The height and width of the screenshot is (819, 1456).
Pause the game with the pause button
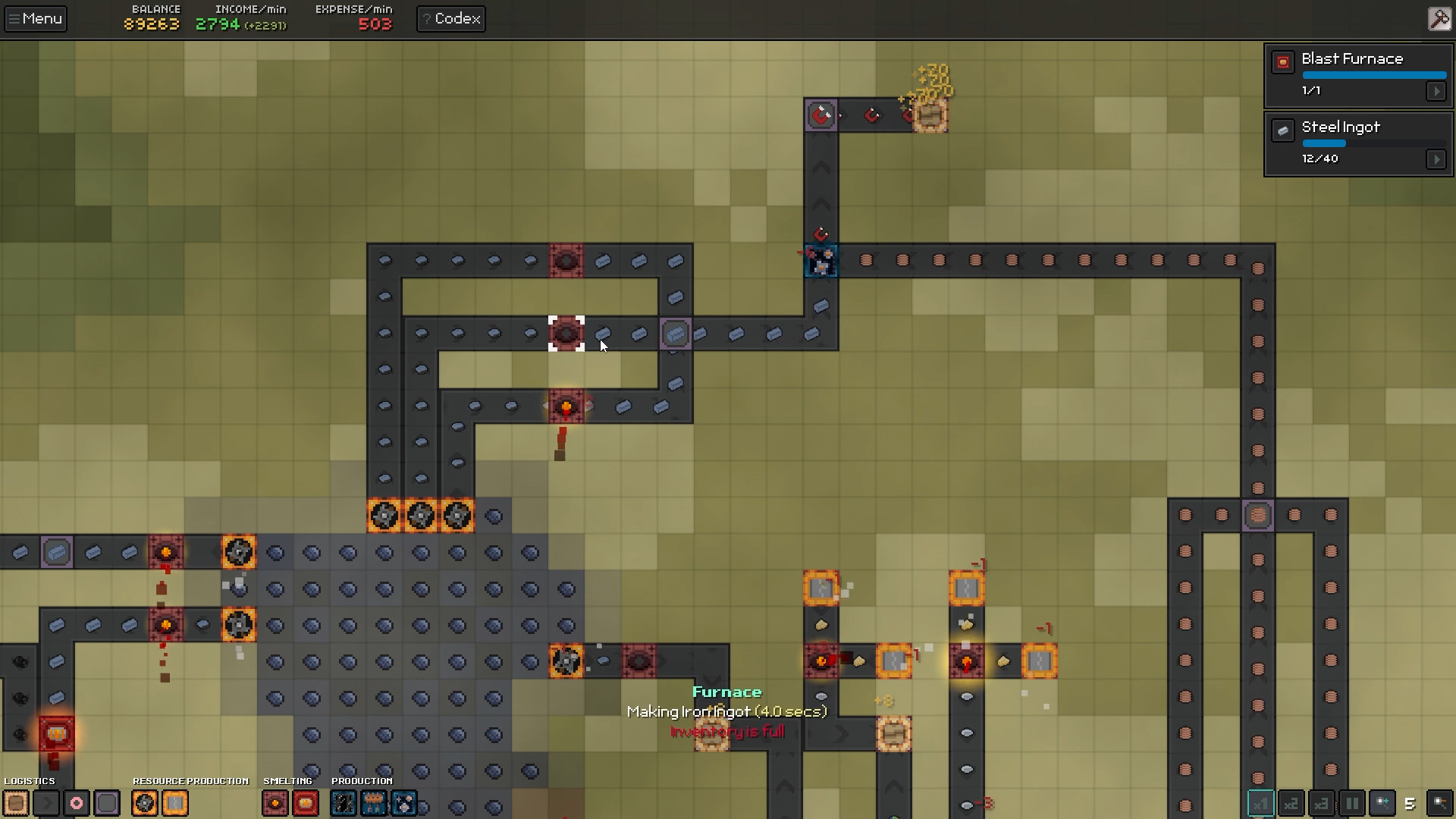tap(1351, 804)
